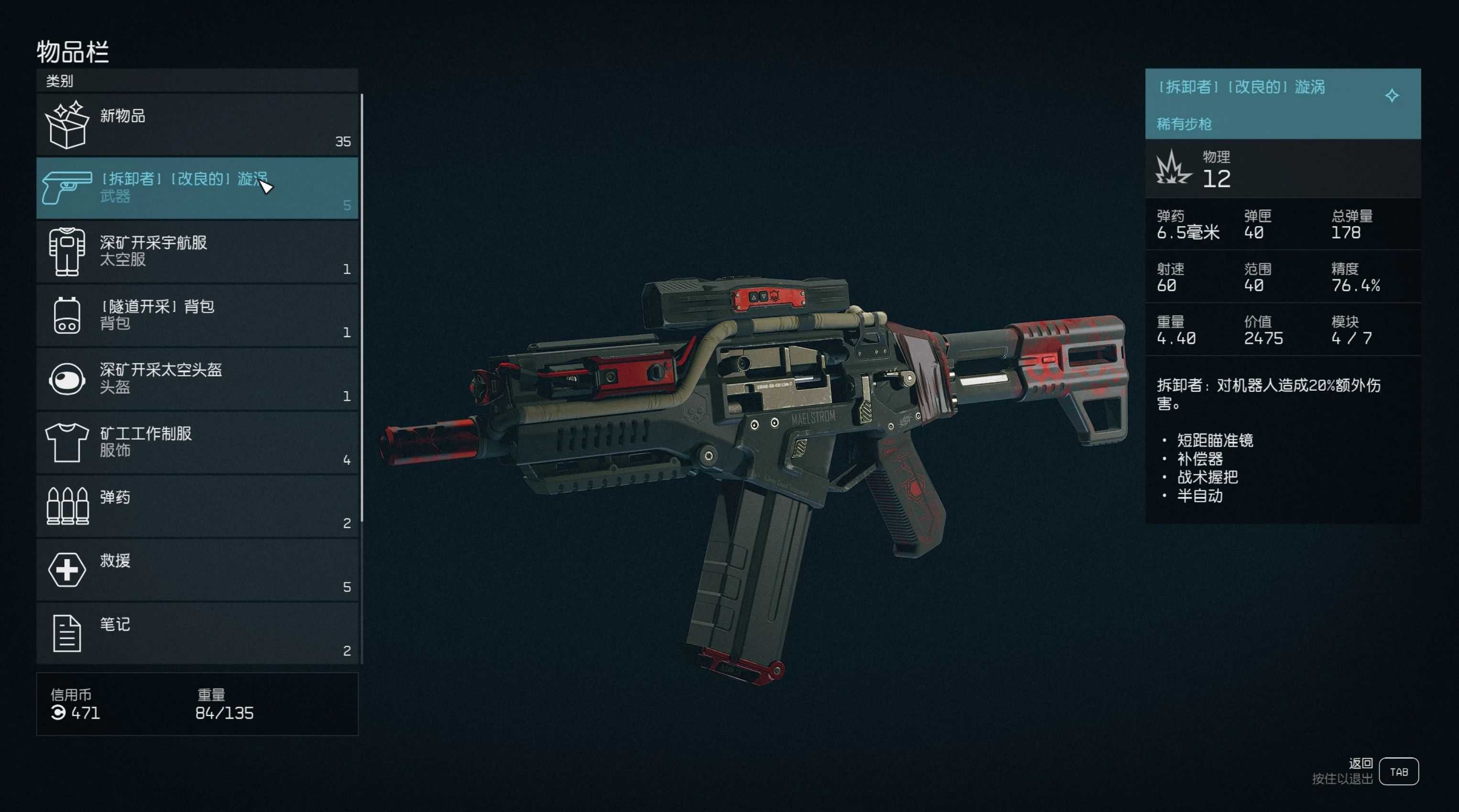
Task: Open the 弹药 ammo category
Action: coord(197,506)
